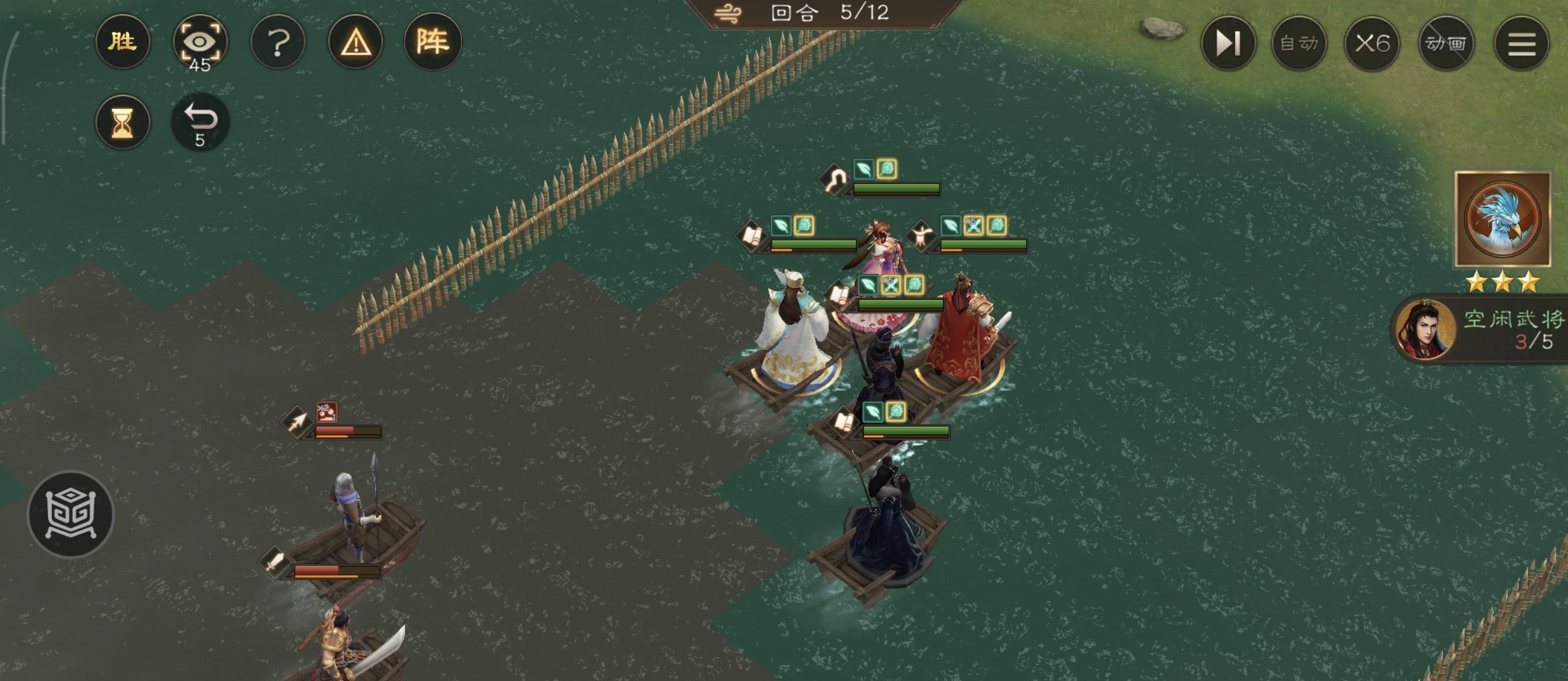1568x681 pixels.
Task: Click the hourglass wait button
Action: (122, 122)
